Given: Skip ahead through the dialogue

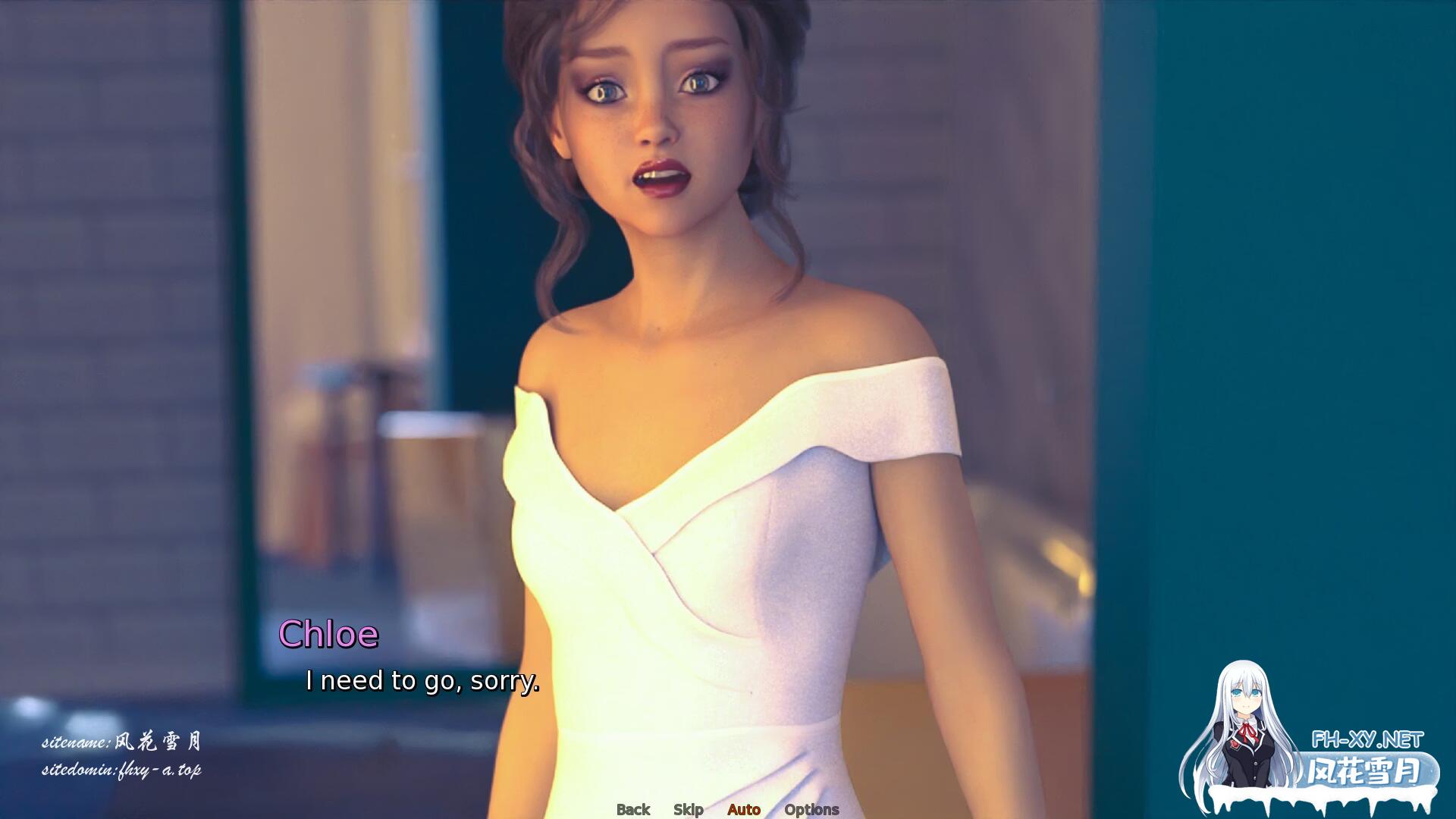Looking at the screenshot, I should 688,809.
